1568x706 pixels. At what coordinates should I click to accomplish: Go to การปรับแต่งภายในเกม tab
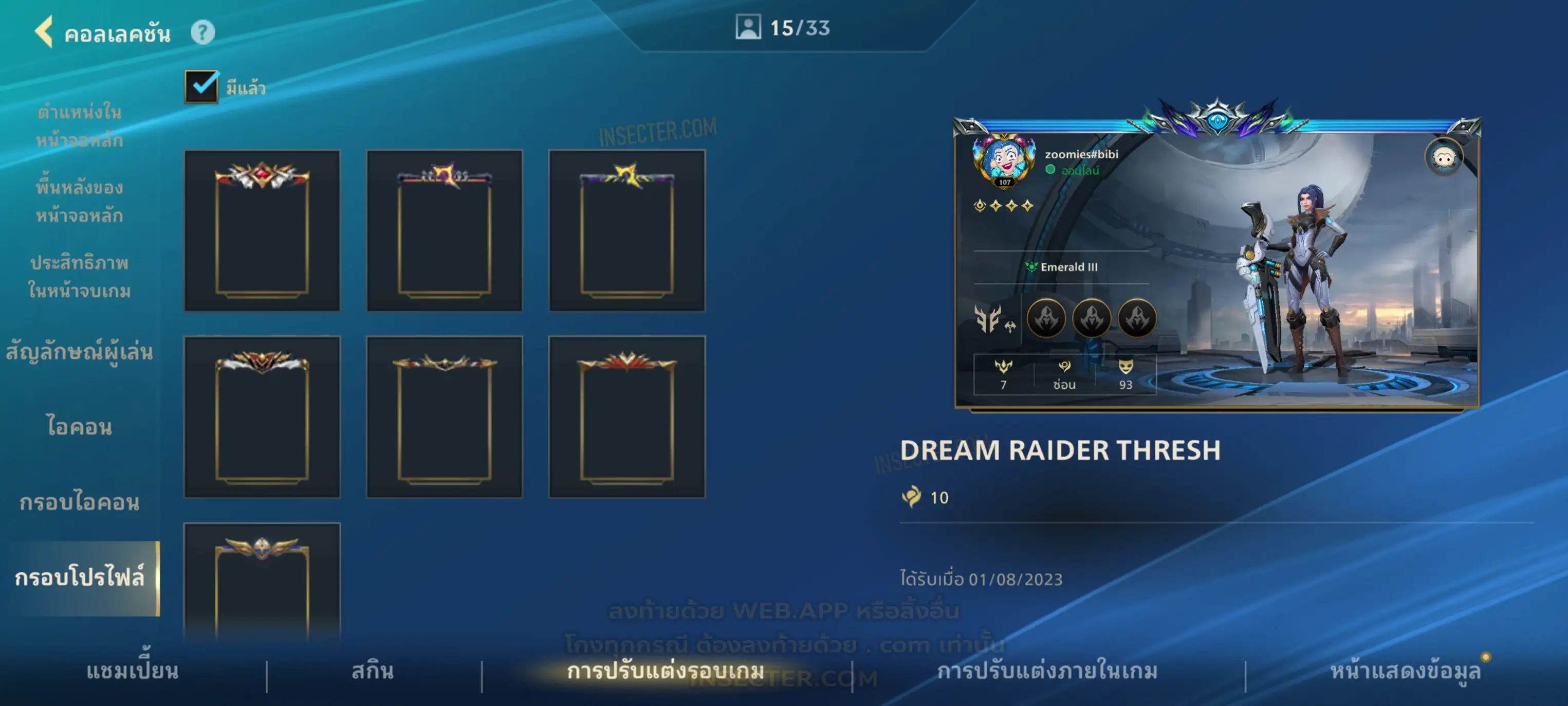(1047, 671)
